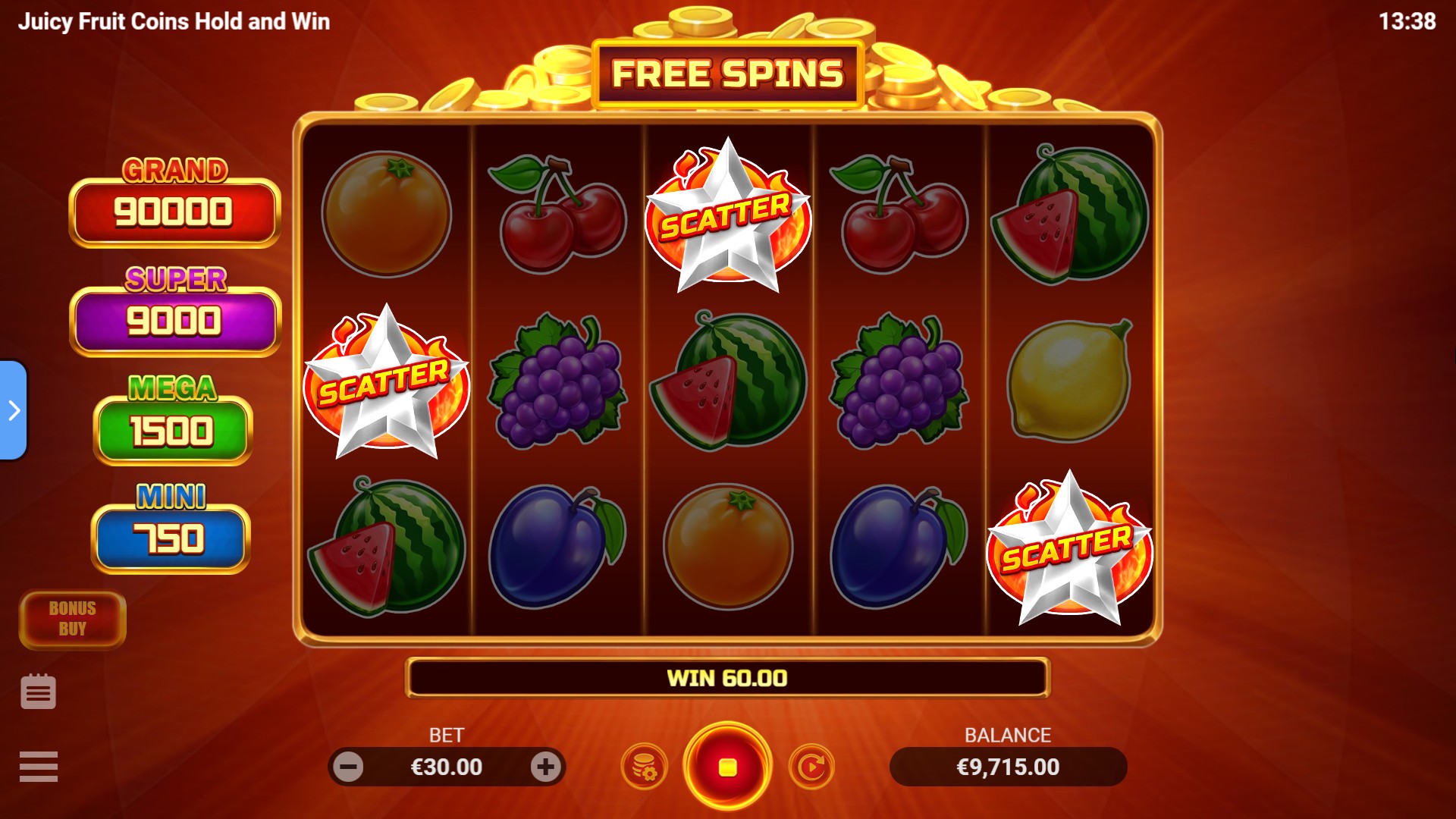Stop the spin with the red button
Viewport: 1456px width, 819px height.
tap(727, 767)
